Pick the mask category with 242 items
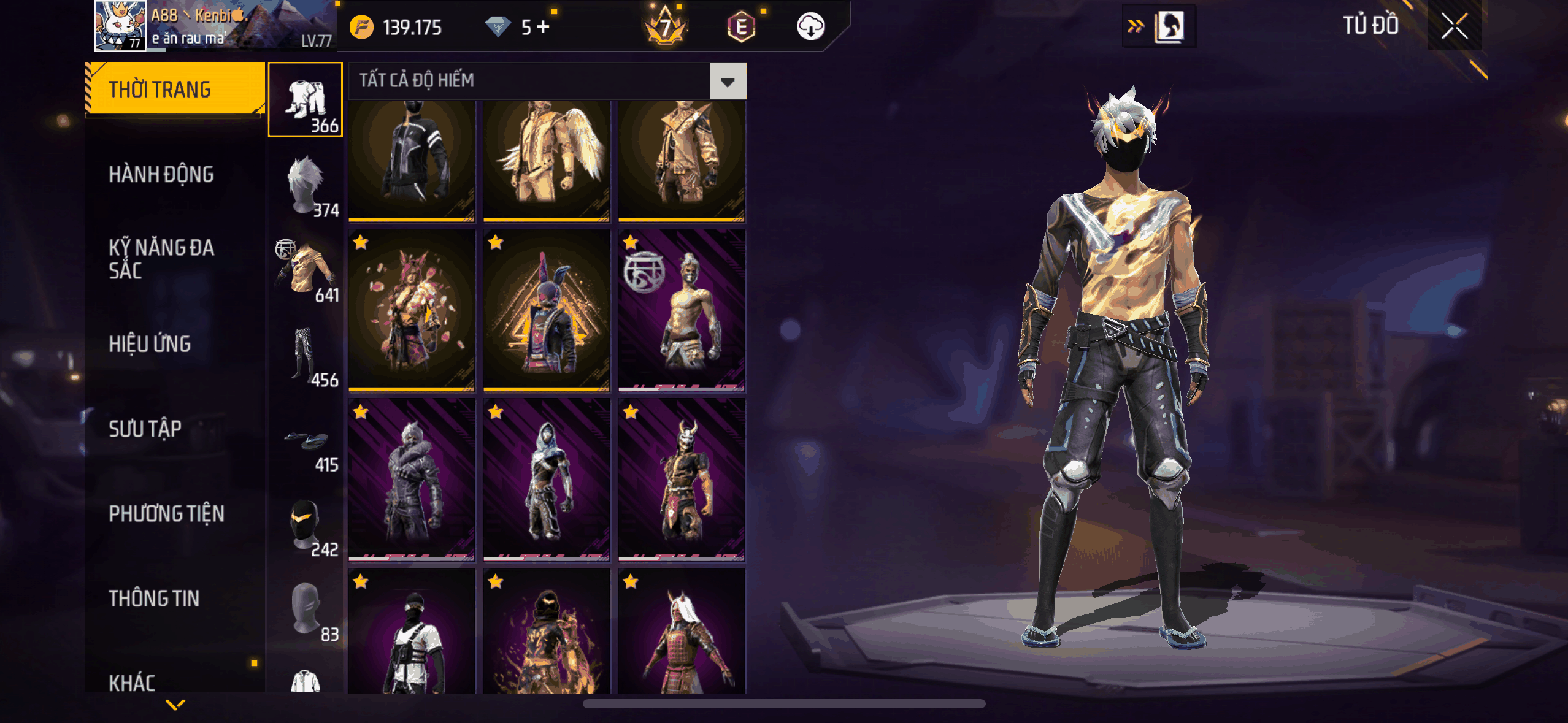The width and height of the screenshot is (1568, 723). pos(306,525)
